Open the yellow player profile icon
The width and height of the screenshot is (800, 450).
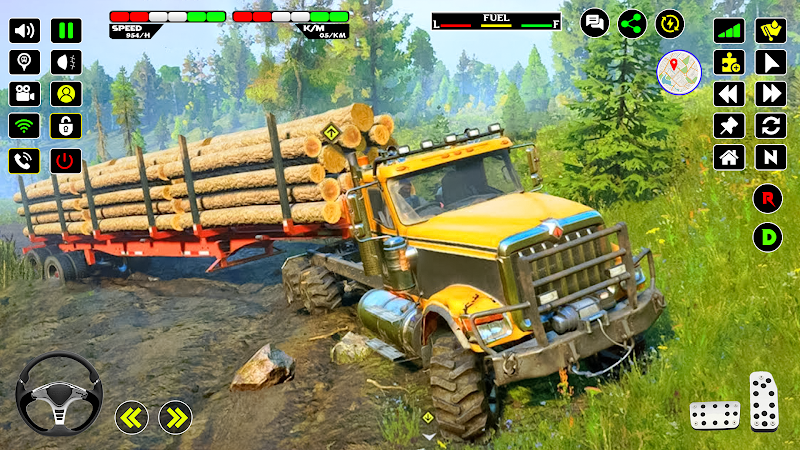pos(66,94)
